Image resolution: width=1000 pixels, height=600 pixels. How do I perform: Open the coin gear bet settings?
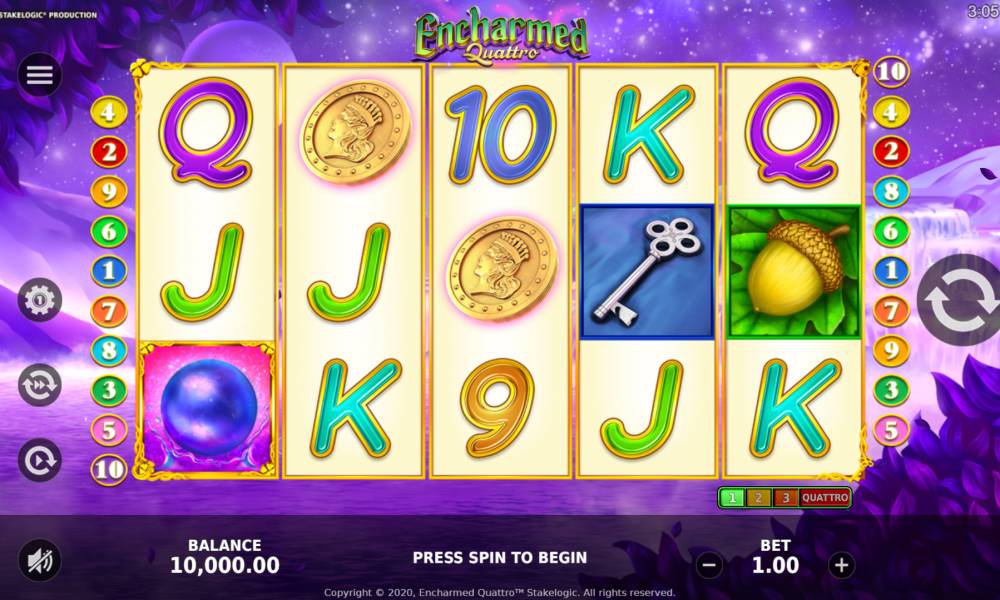click(x=40, y=299)
